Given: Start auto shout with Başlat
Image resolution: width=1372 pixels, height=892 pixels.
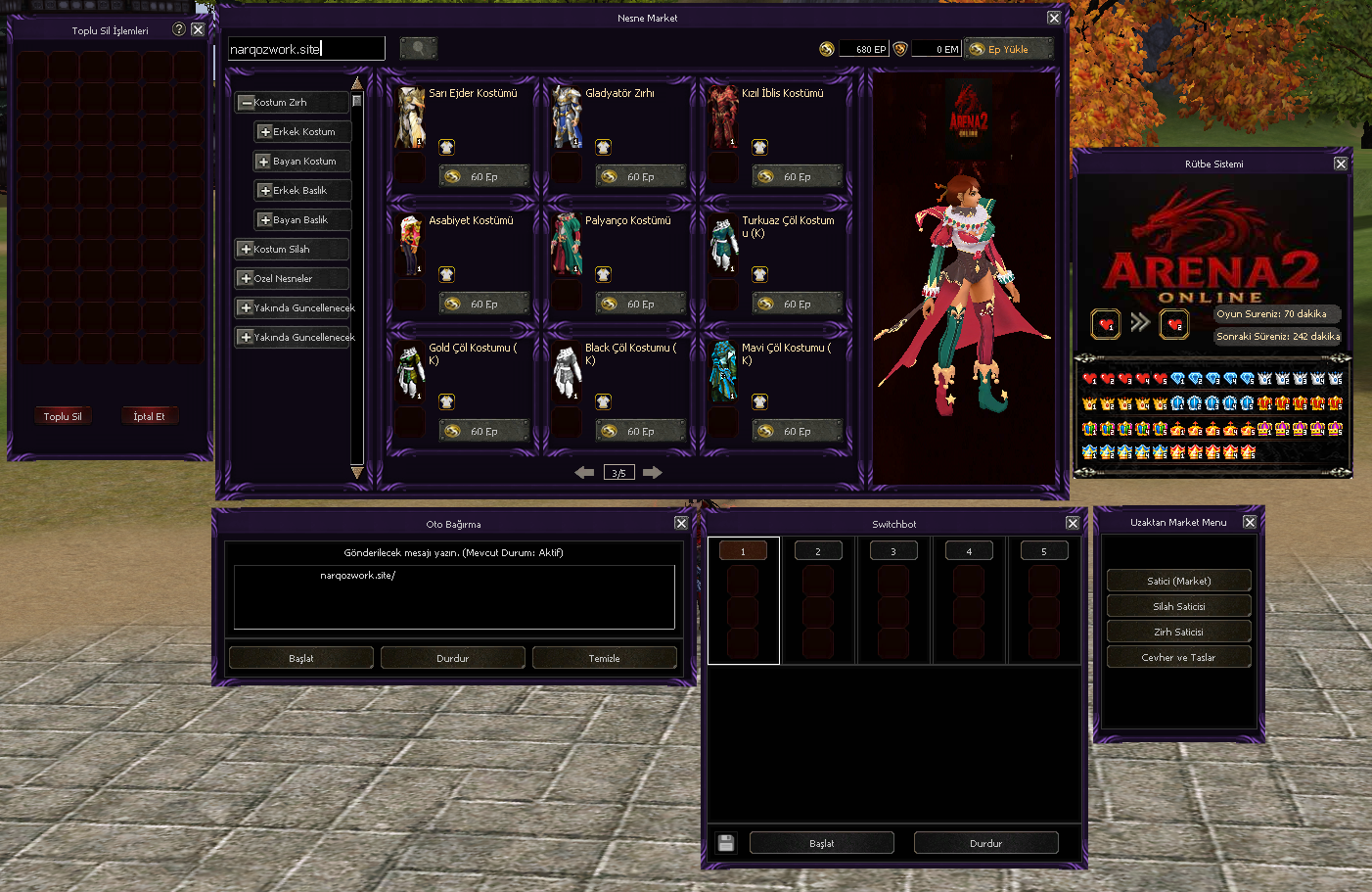Looking at the screenshot, I should pyautogui.click(x=301, y=658).
